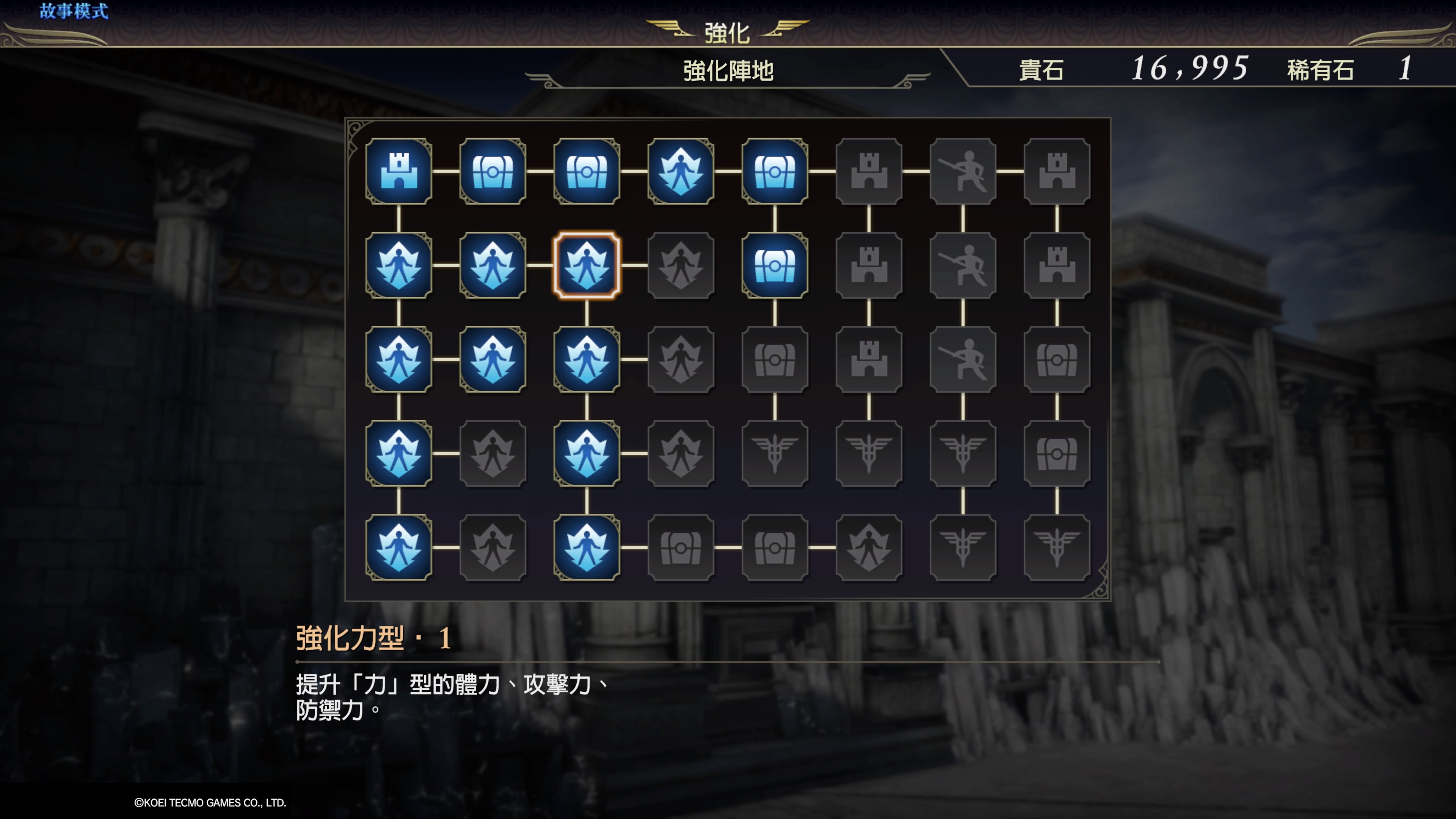Viewport: 1456px width, 819px height.
Task: Open the unlocked treasure chest node in second row
Action: point(775,266)
